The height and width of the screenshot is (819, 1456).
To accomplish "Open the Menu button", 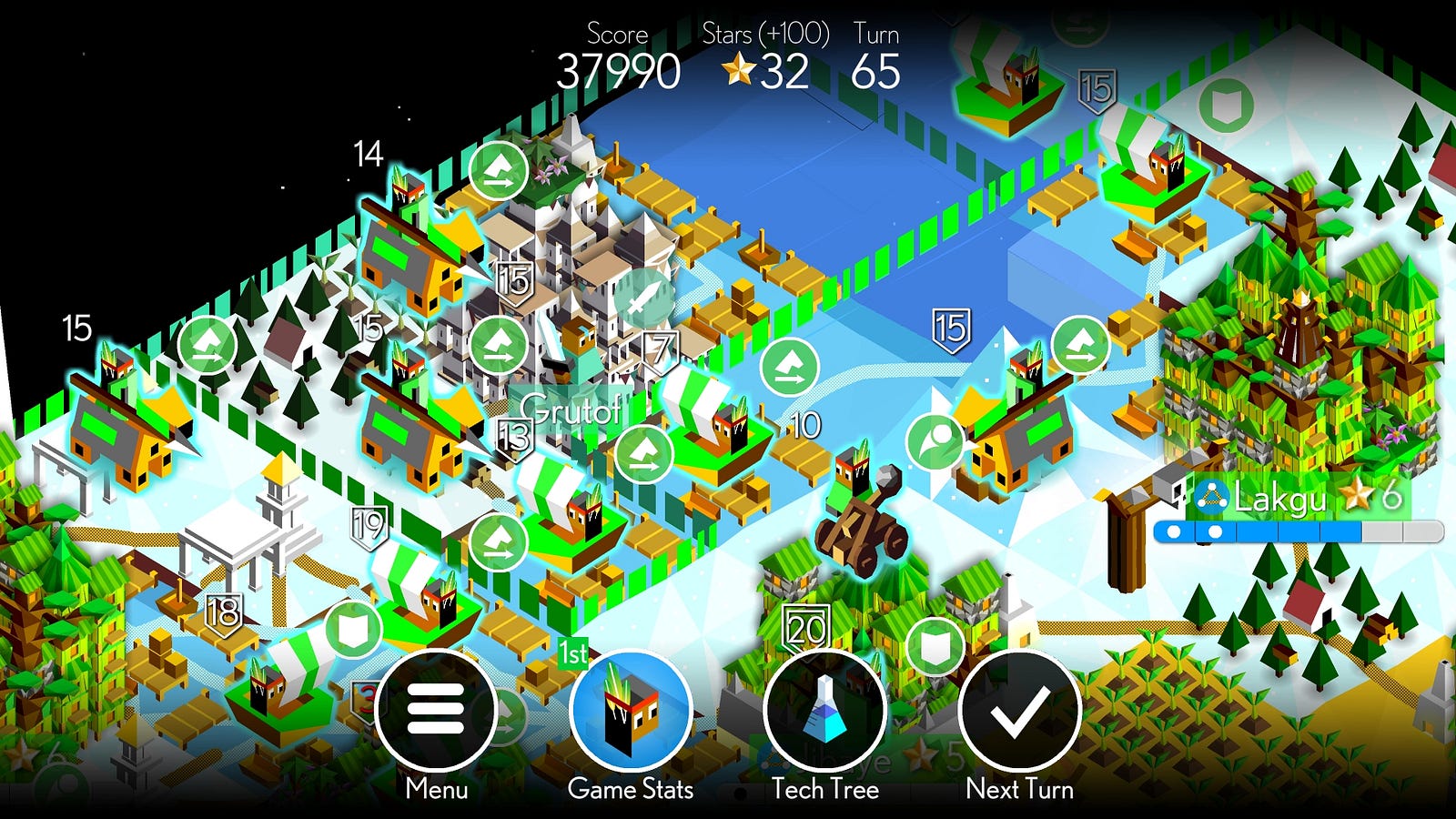I will 436,711.
